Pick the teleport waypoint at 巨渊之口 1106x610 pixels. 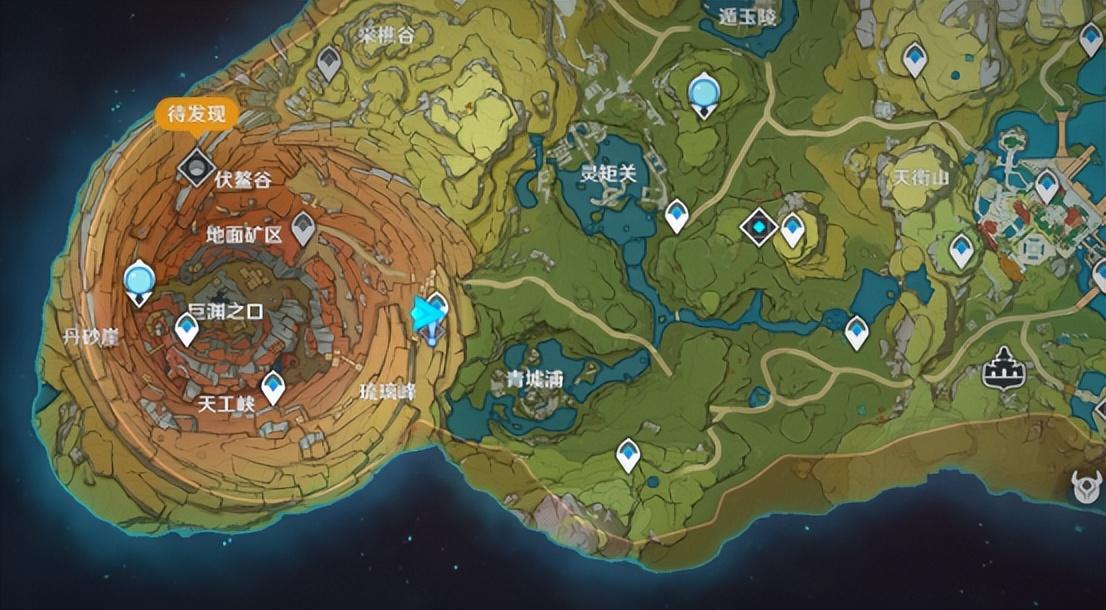point(187,327)
